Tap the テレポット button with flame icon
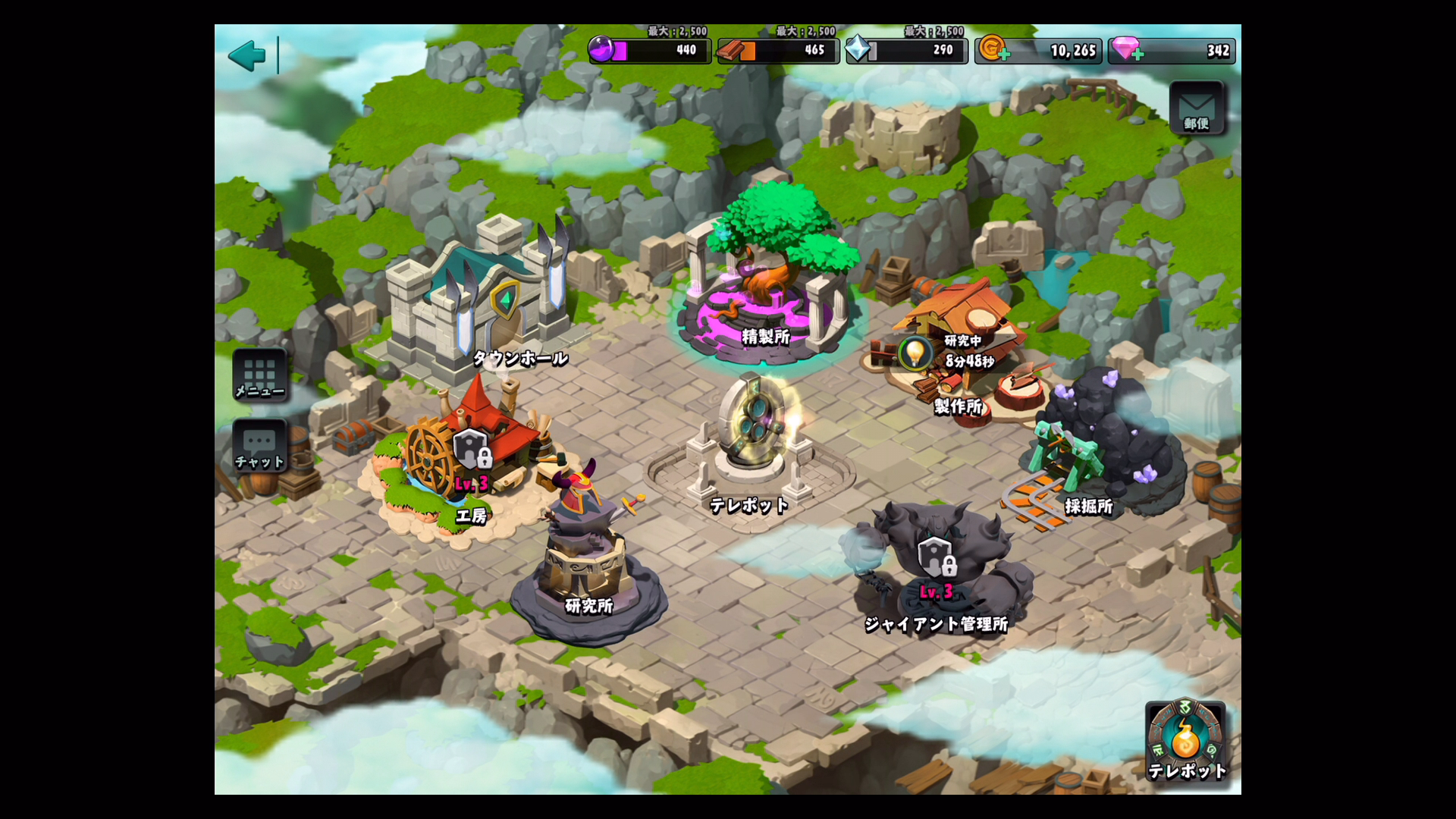This screenshot has width=1456, height=819. [1185, 741]
